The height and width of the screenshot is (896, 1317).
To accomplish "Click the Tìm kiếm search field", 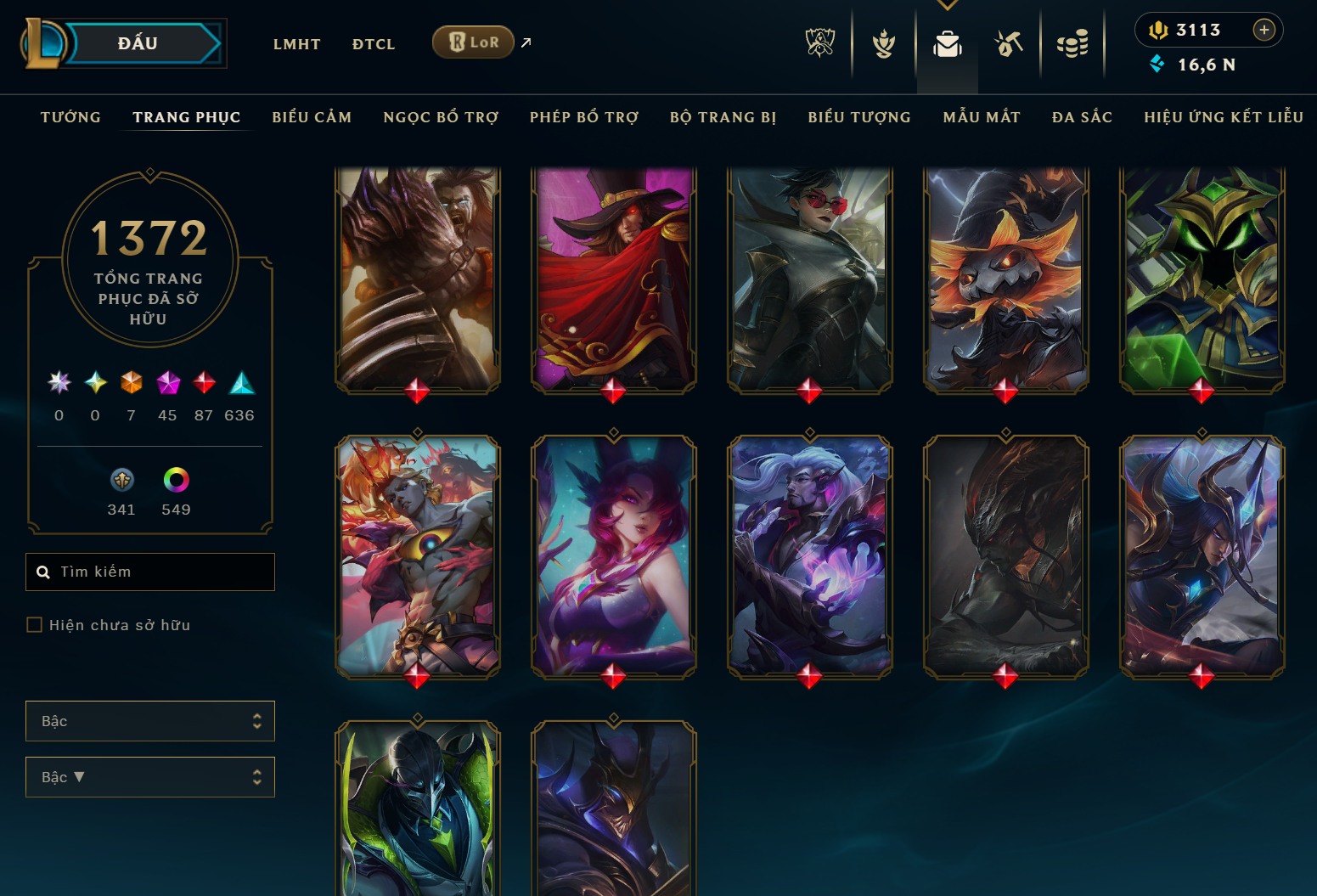I will click(x=150, y=572).
